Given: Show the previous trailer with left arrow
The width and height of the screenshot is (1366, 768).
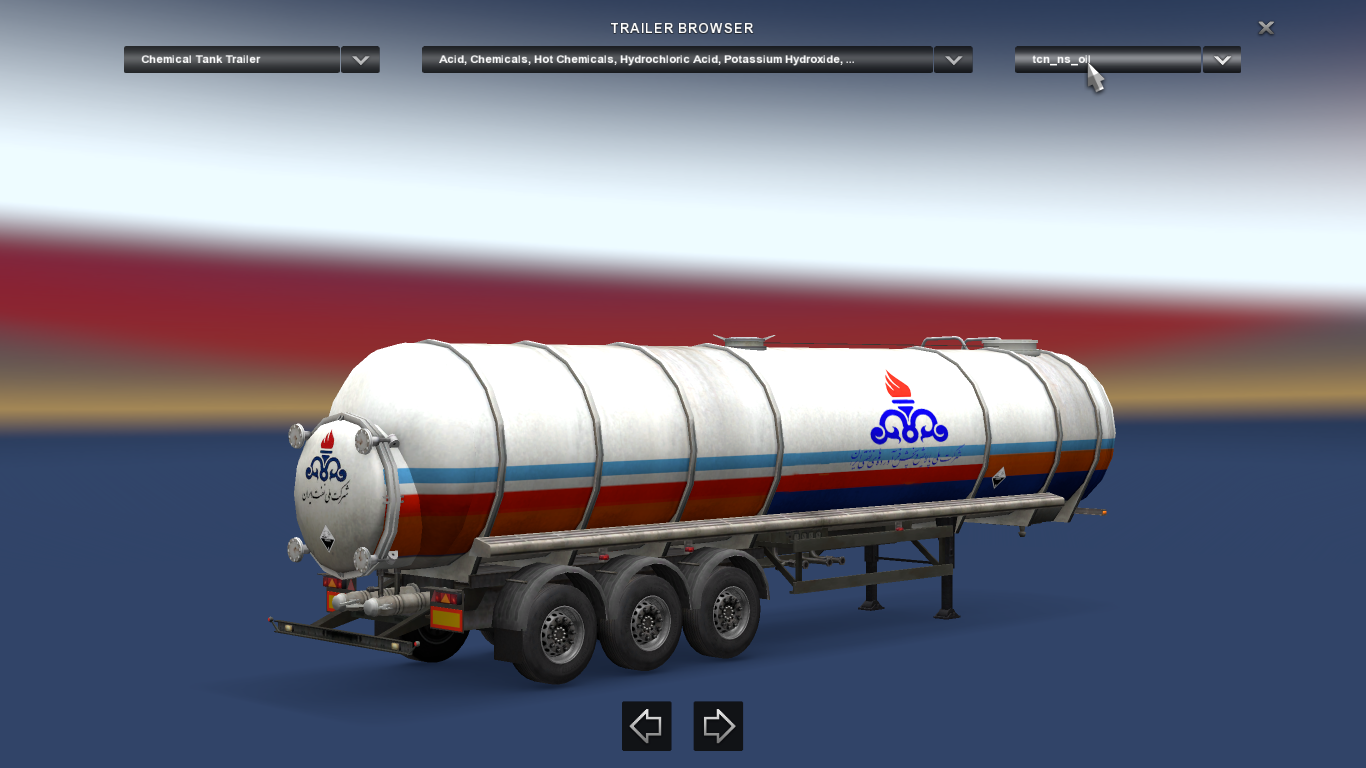Looking at the screenshot, I should point(646,726).
